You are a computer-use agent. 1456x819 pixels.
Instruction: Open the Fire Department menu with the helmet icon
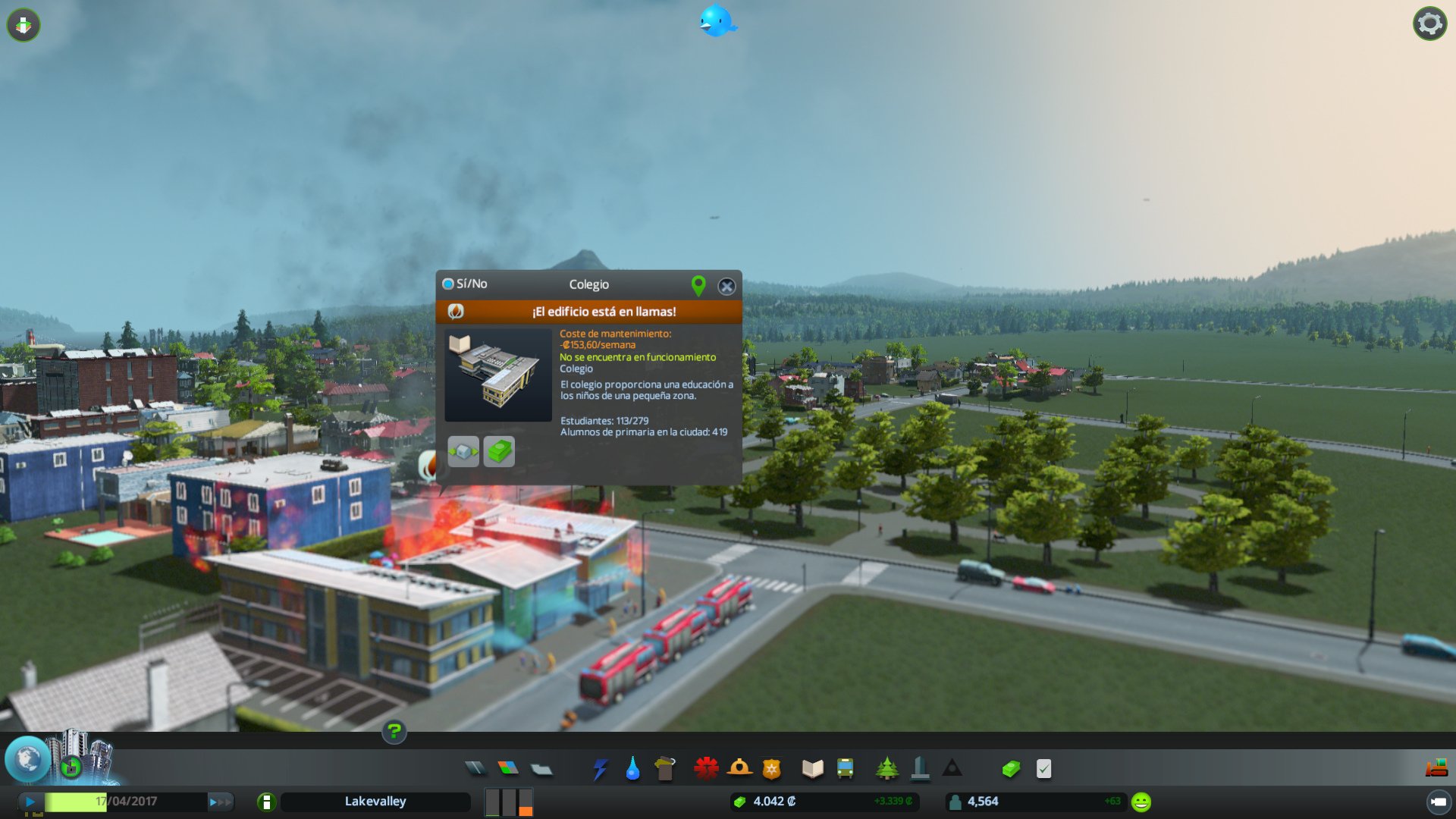click(738, 768)
